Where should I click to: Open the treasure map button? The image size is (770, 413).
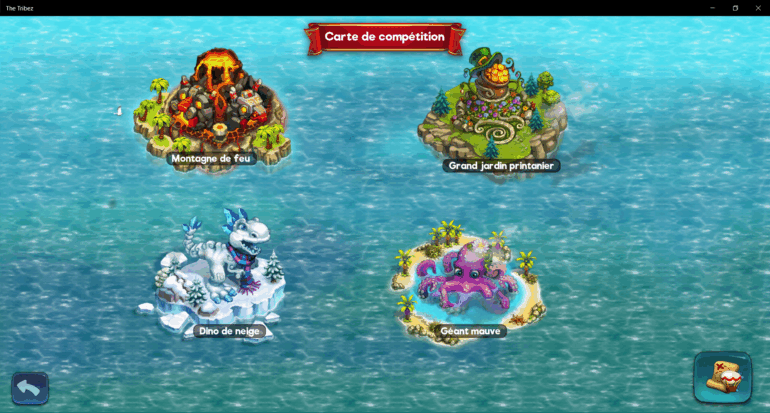(722, 377)
